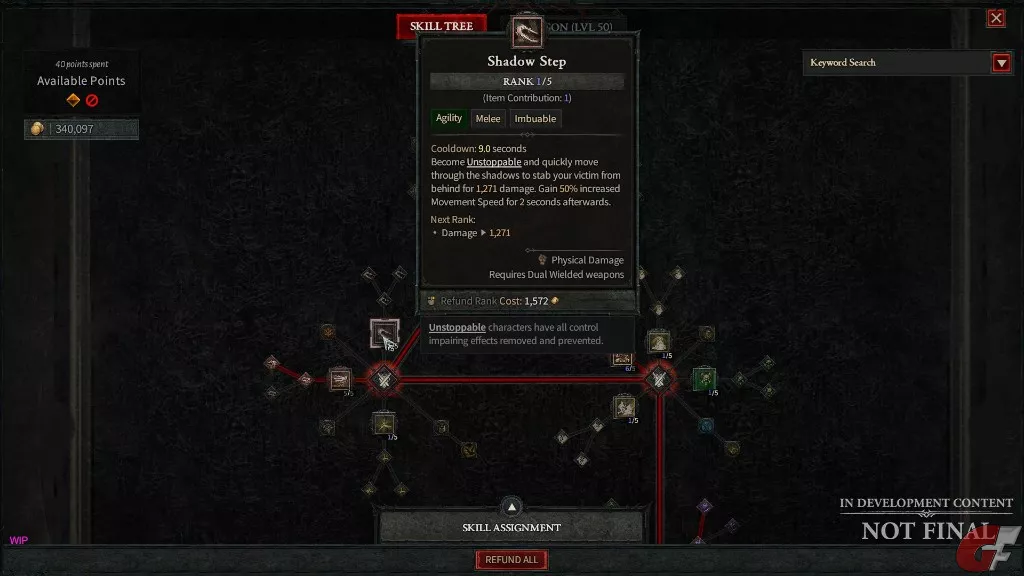1024x576 pixels.
Task: Open the keyword search dropdown arrow
Action: point(1001,63)
